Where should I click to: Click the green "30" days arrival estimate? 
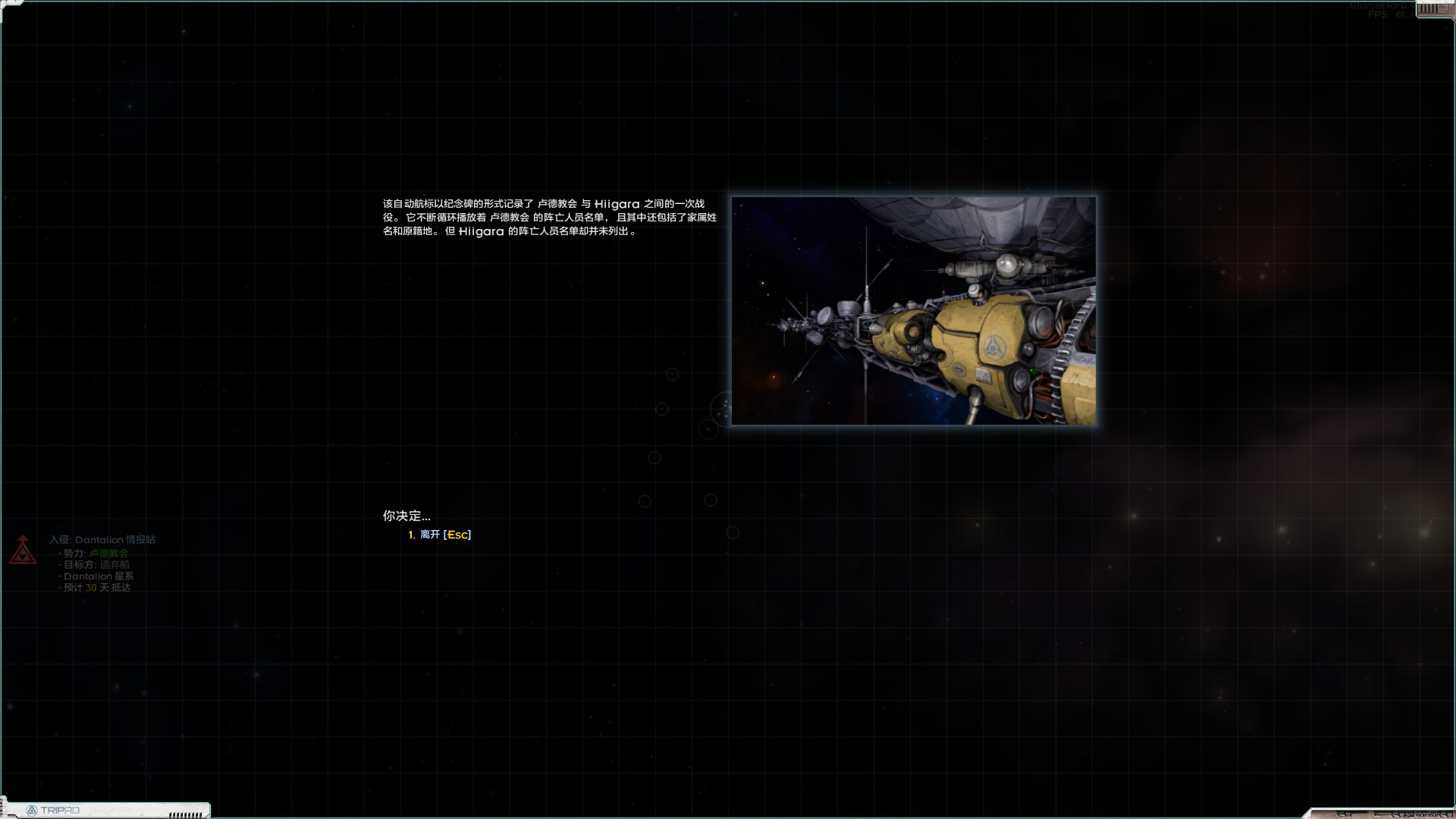point(89,588)
